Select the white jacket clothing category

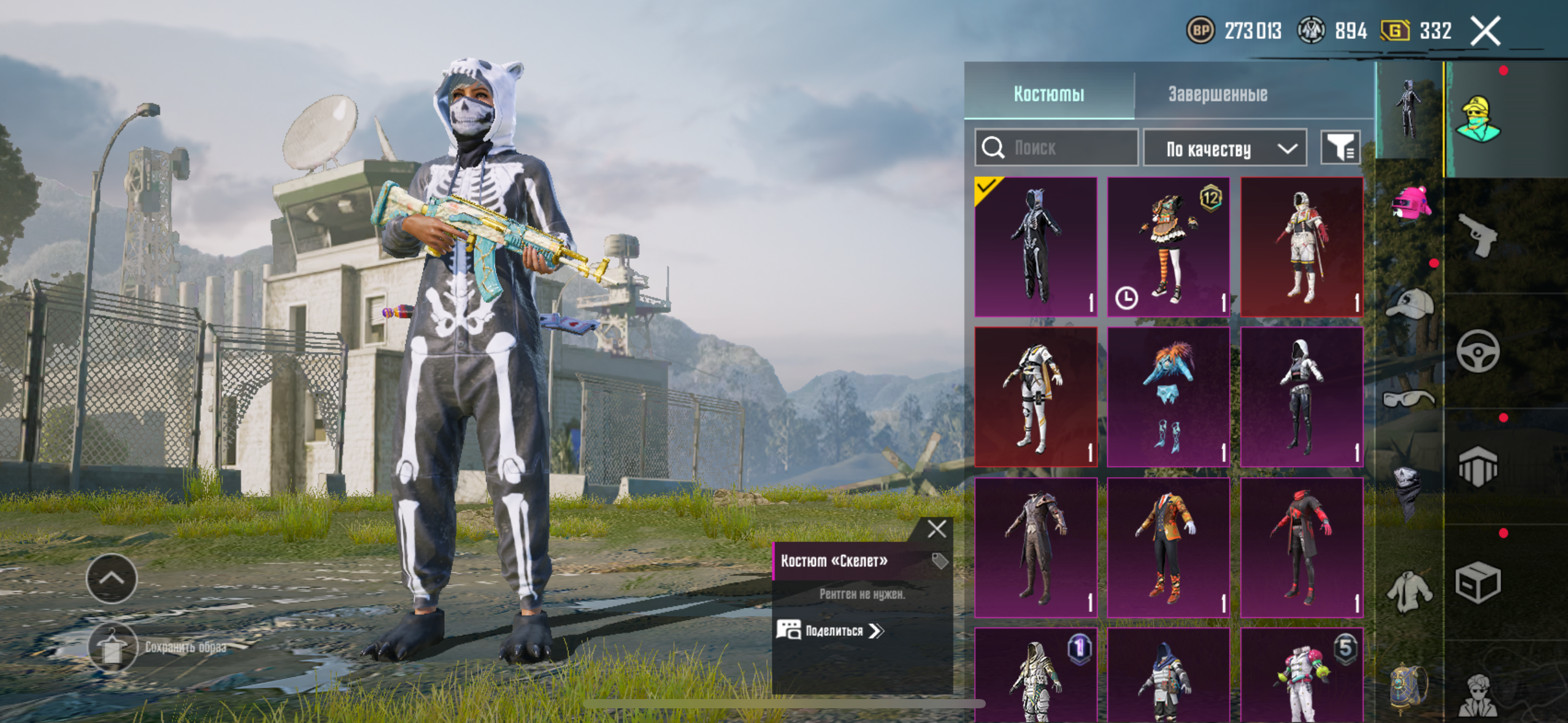pyautogui.click(x=1409, y=590)
